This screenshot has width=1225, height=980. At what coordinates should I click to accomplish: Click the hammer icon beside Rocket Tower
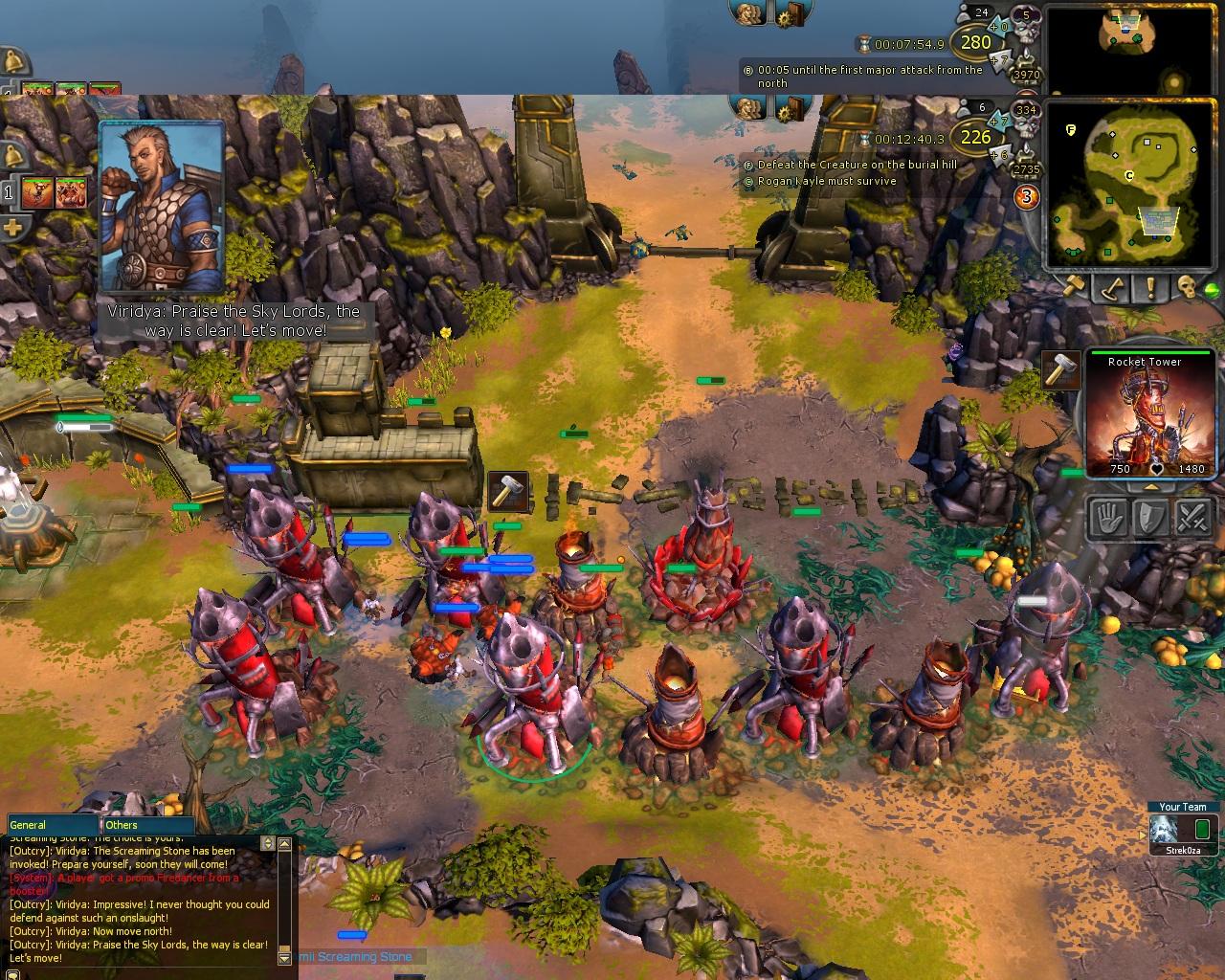1061,369
